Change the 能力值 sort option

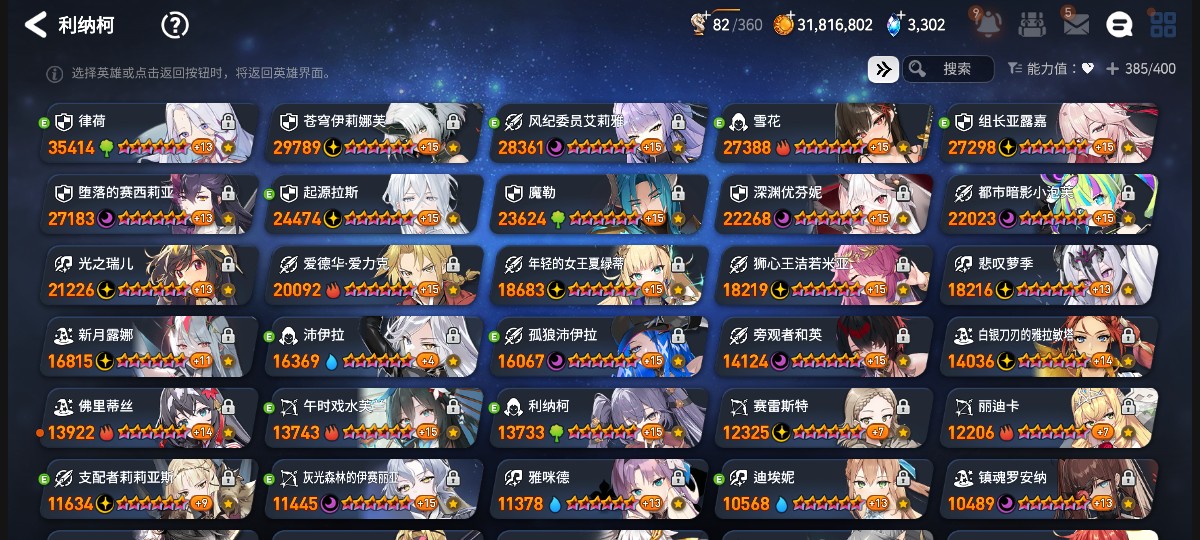[1050, 69]
